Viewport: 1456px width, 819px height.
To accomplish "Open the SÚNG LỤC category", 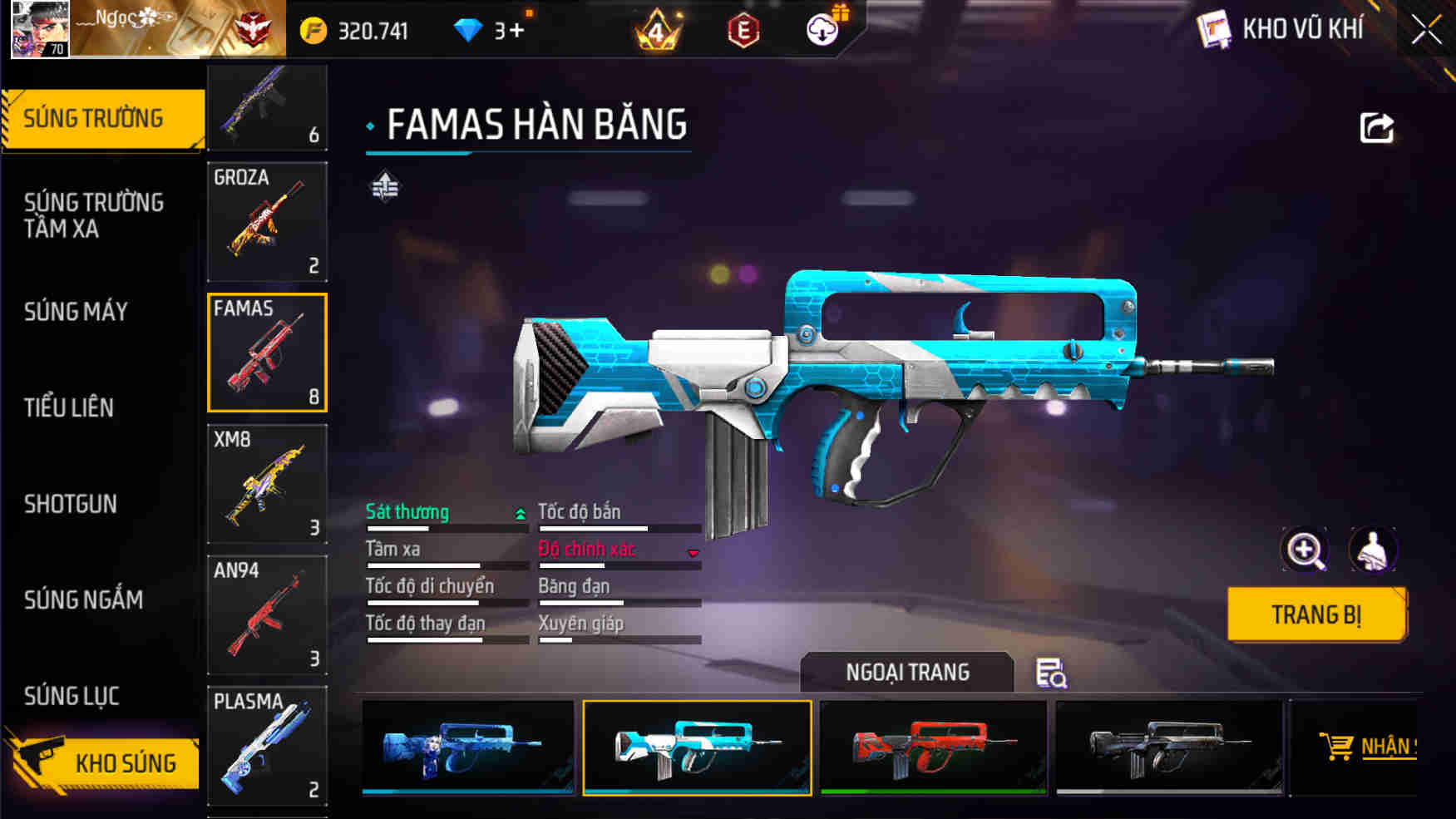I will (72, 696).
